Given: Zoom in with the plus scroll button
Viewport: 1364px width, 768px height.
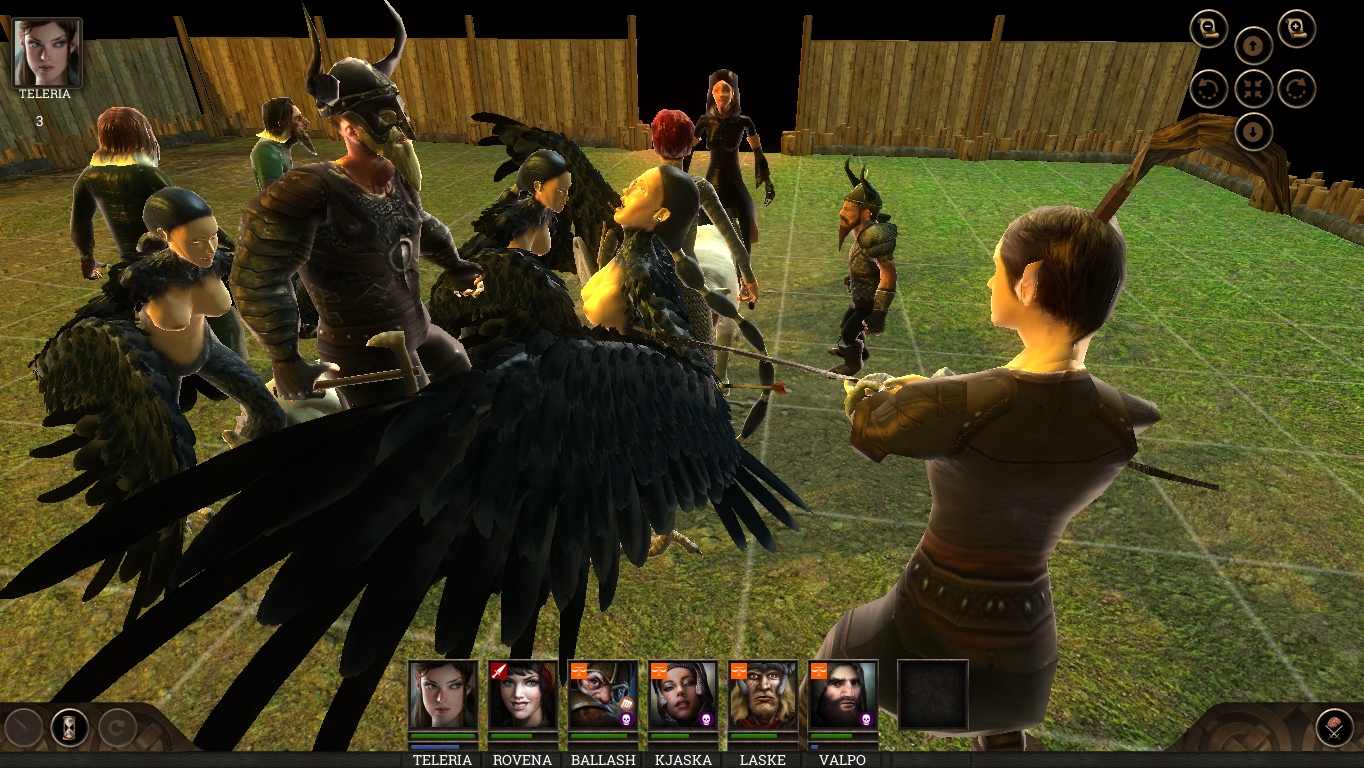Looking at the screenshot, I should pos(1297,28).
